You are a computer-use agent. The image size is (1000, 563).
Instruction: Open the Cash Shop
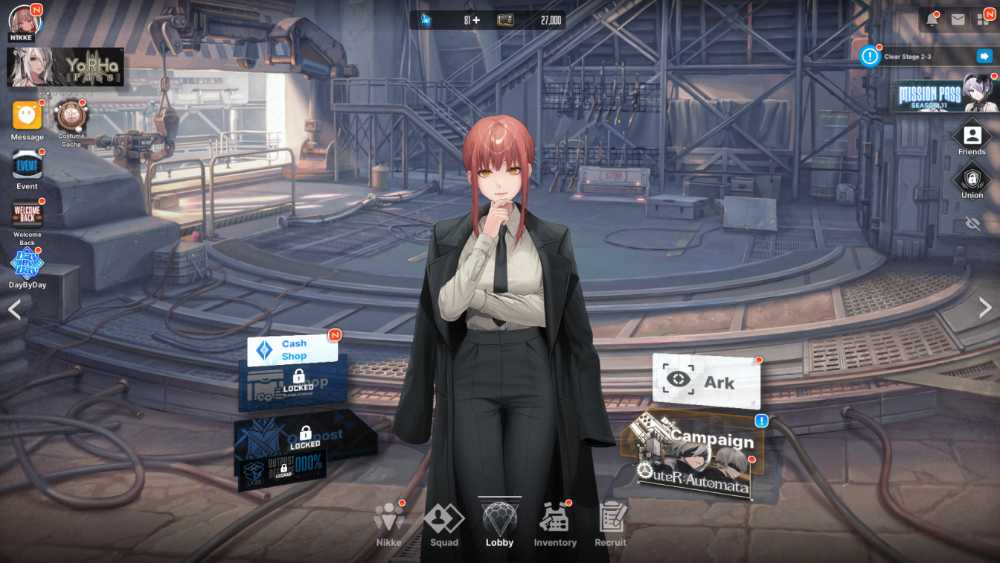[x=293, y=350]
